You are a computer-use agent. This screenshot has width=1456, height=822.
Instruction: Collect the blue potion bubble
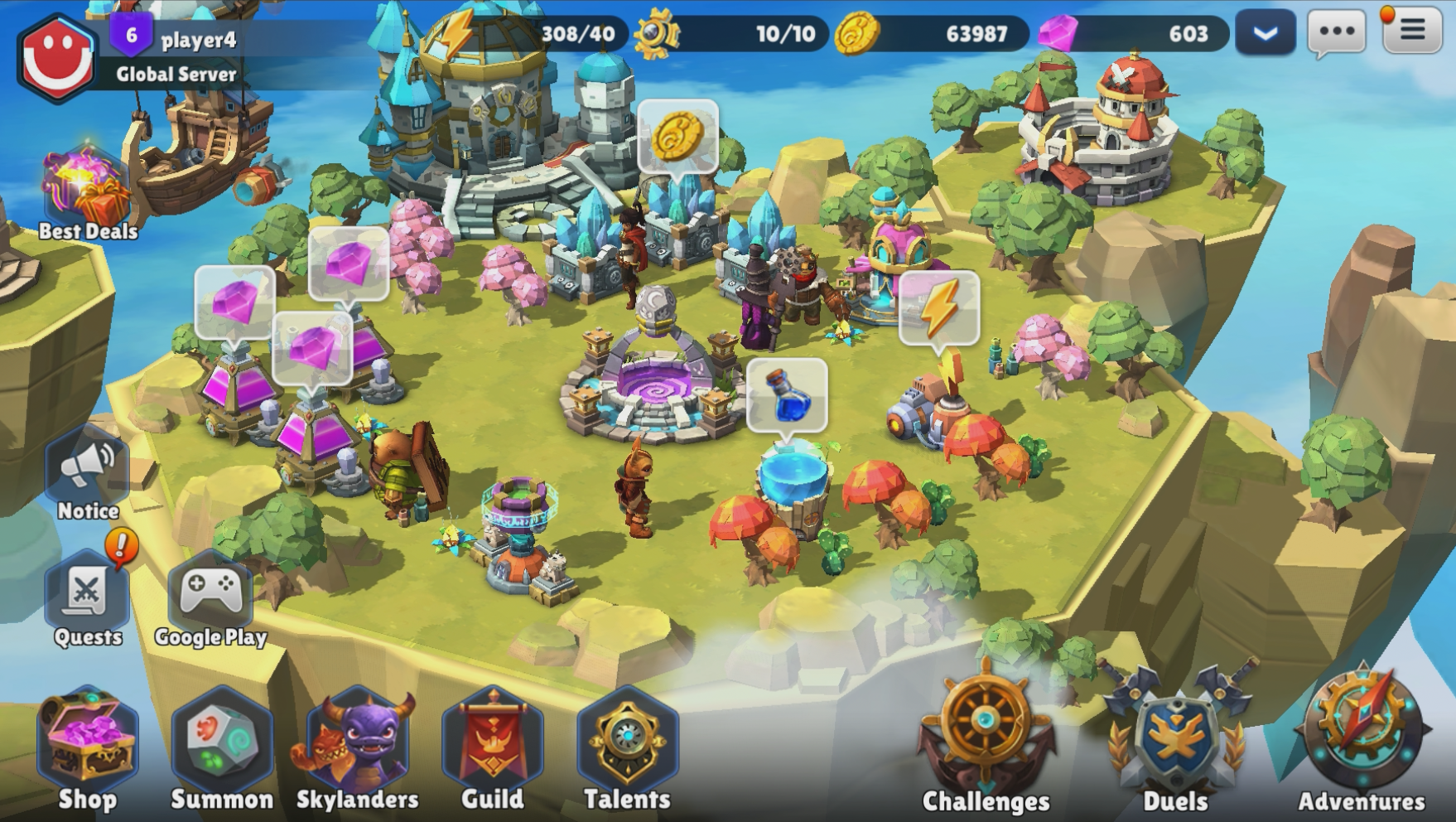pos(787,395)
